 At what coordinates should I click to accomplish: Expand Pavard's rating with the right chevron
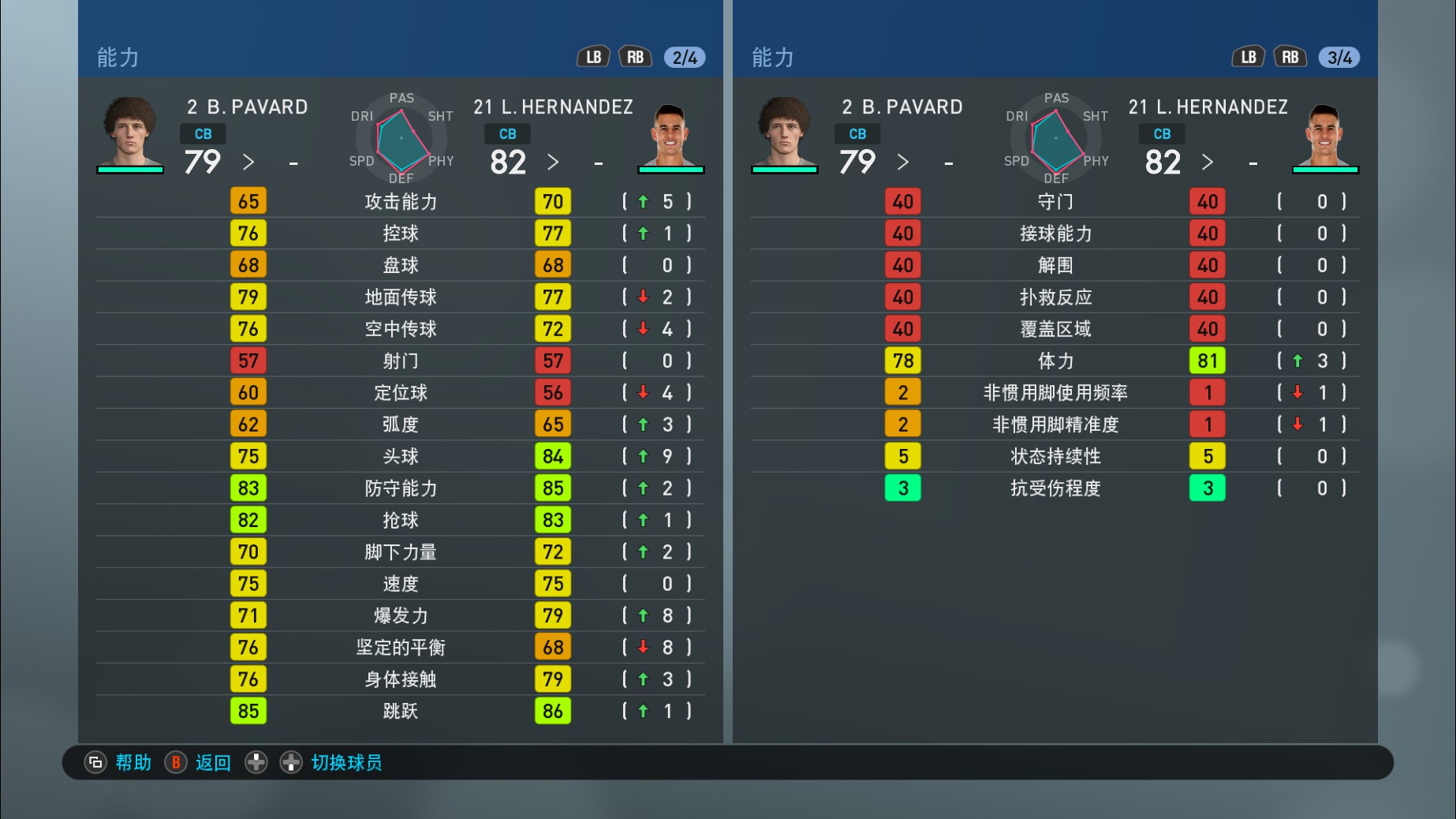pos(248,162)
